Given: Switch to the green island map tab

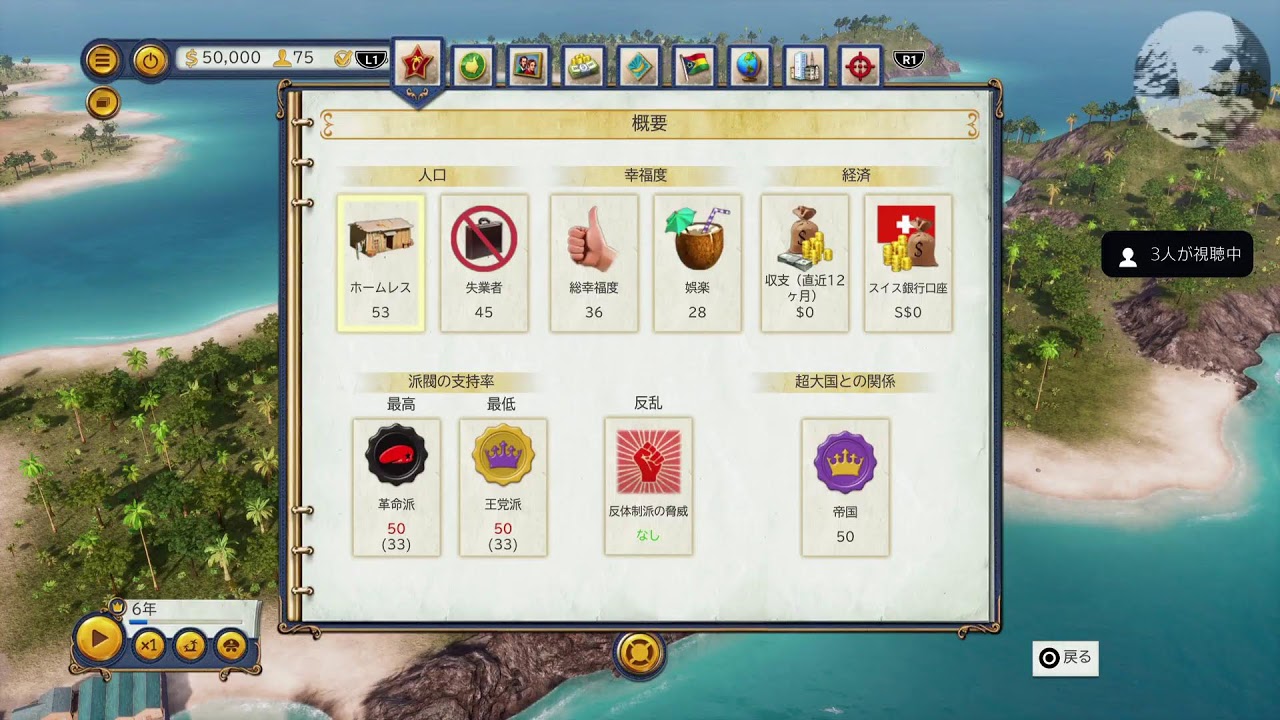Looking at the screenshot, I should coord(472,66).
